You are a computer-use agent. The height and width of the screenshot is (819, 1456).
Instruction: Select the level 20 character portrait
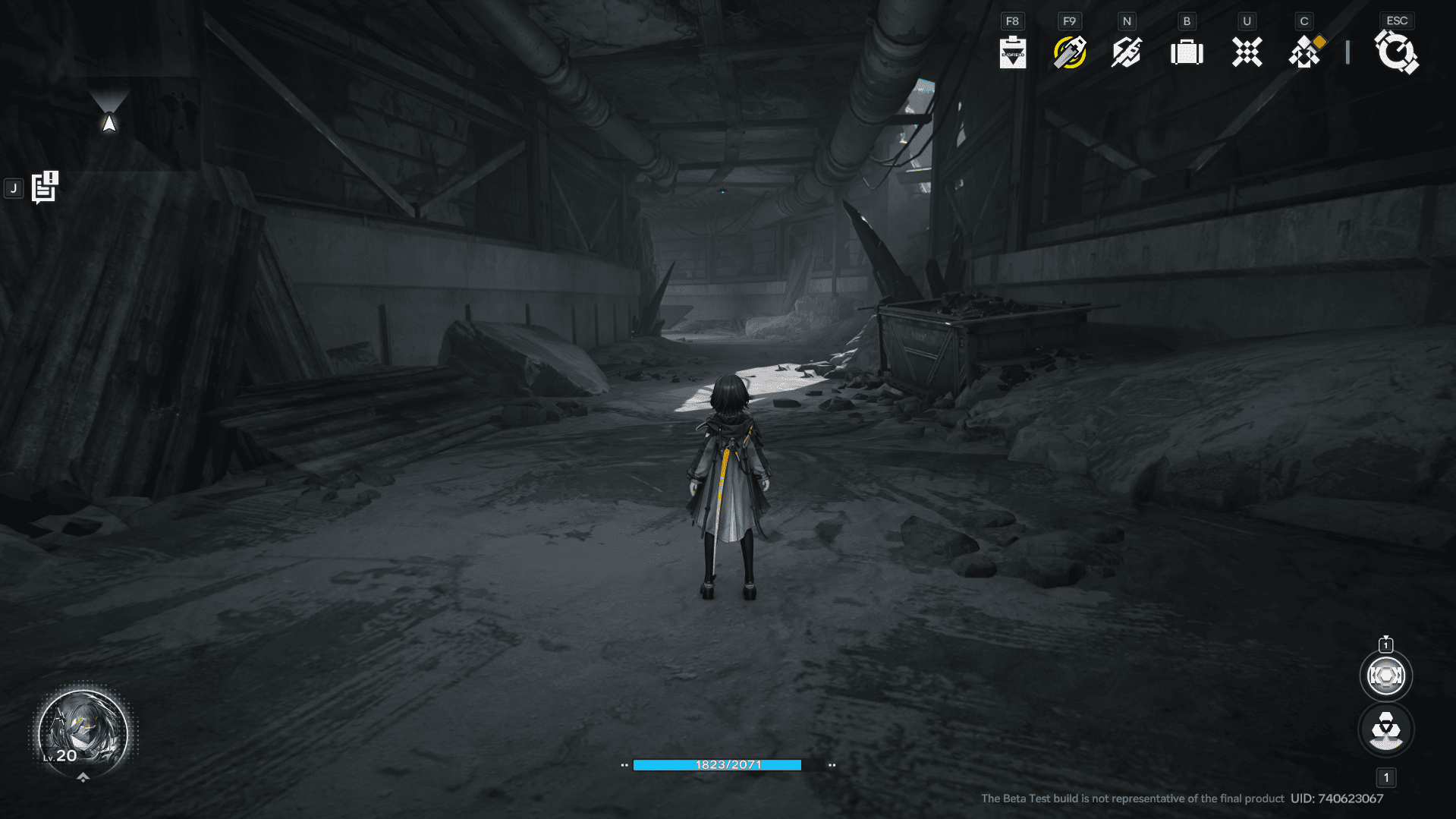point(83,732)
